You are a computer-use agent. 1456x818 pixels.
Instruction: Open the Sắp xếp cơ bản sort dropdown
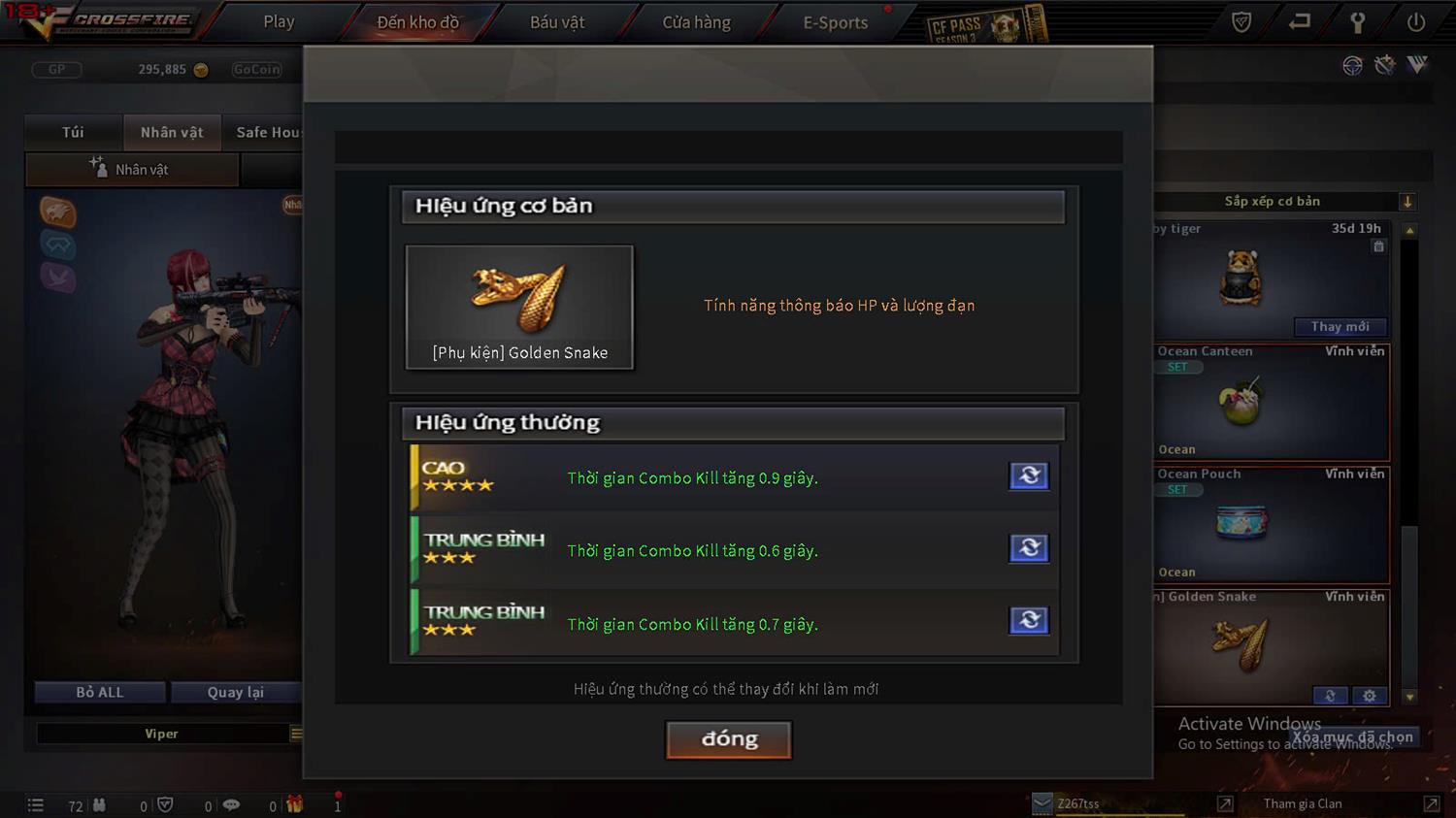(x=1281, y=201)
